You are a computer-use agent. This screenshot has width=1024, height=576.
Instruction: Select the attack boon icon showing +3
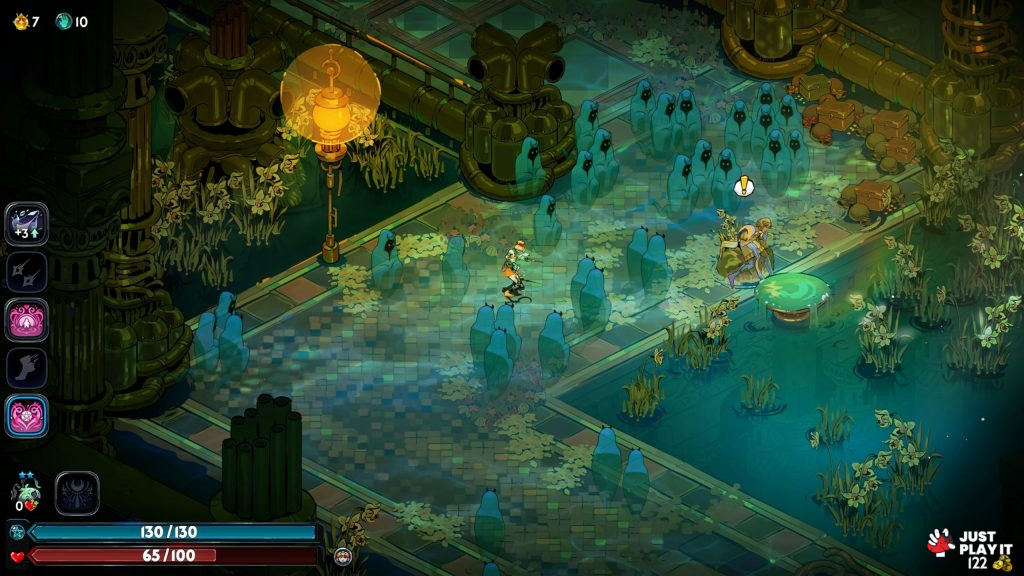[26, 223]
